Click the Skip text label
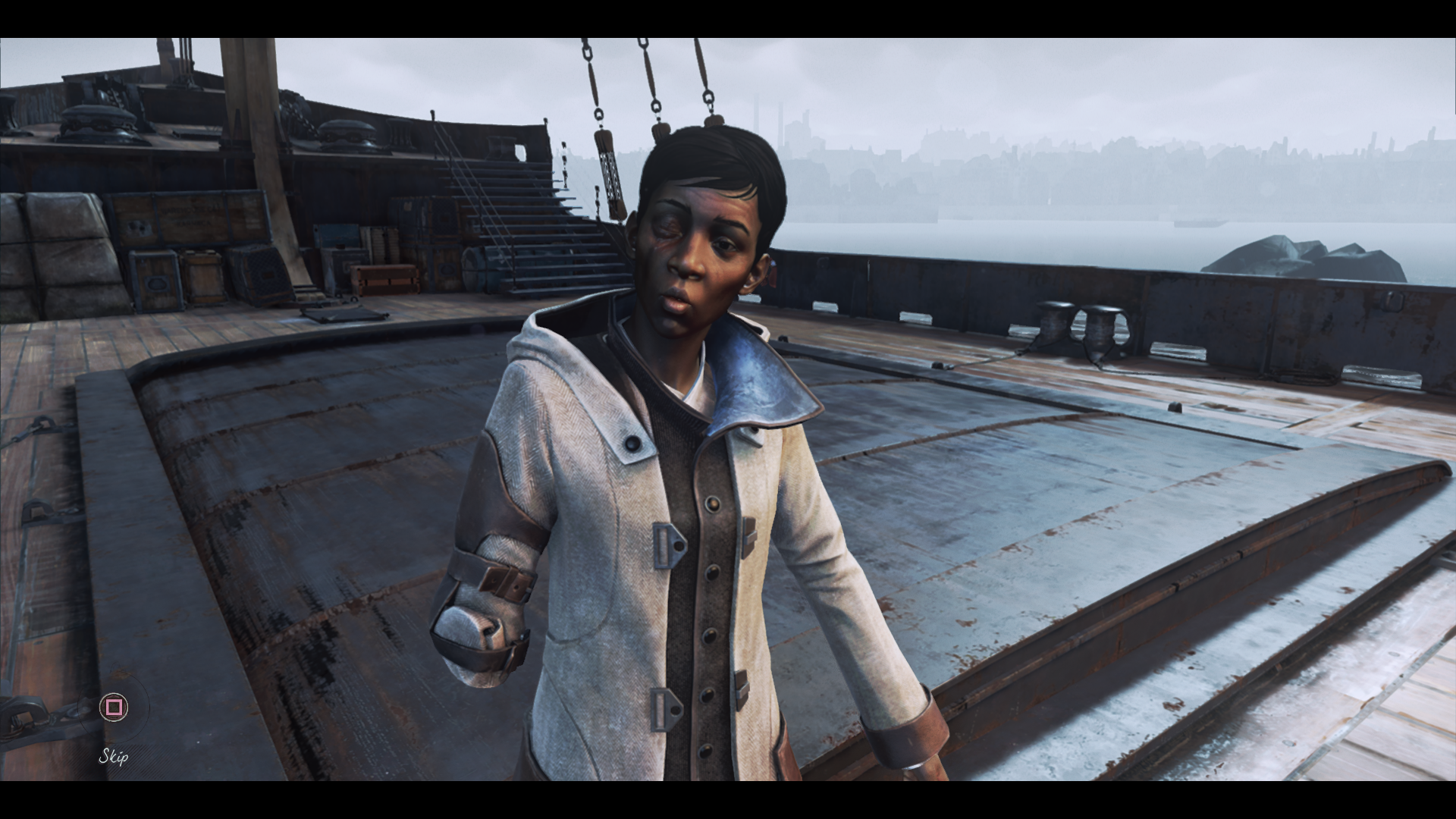Image resolution: width=1456 pixels, height=819 pixels. (112, 756)
